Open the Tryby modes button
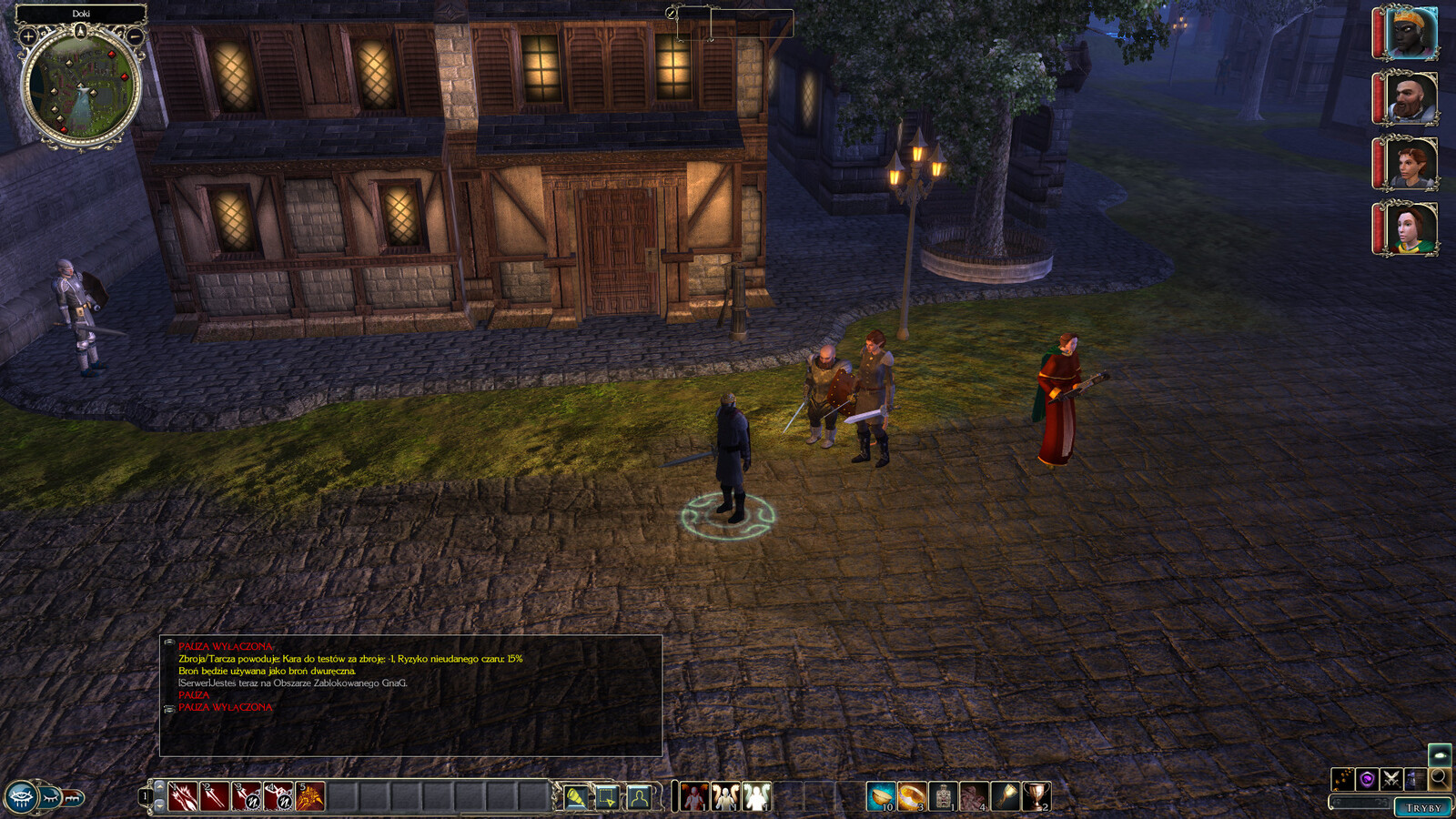 [1423, 807]
